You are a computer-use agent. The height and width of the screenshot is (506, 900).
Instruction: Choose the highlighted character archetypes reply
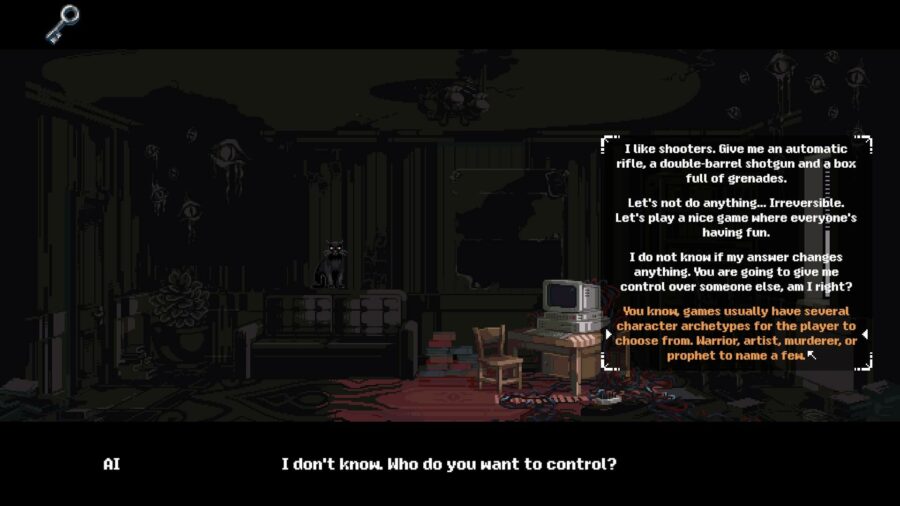(x=735, y=333)
